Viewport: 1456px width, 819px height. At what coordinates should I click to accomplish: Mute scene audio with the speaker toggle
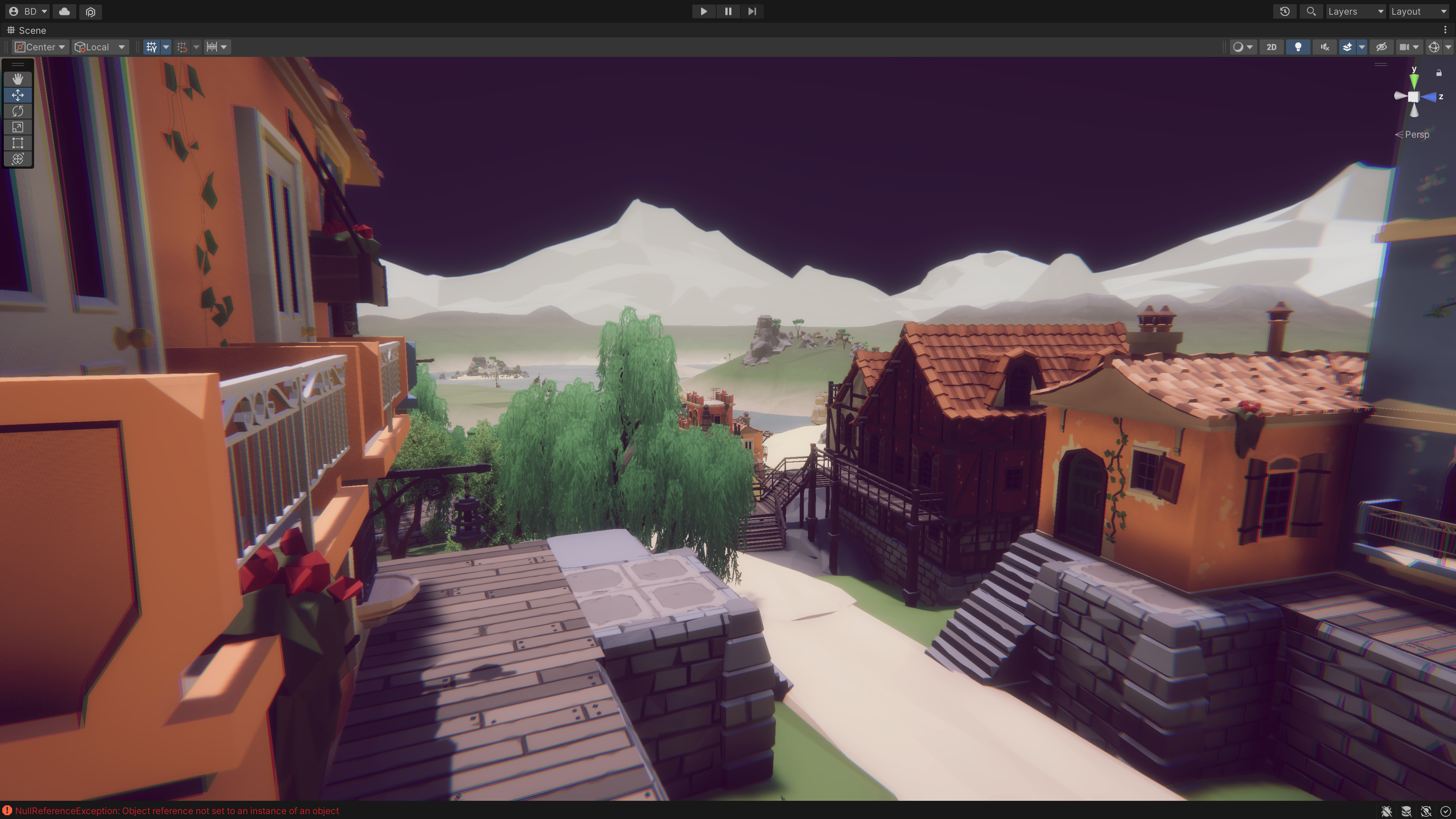[x=1324, y=47]
